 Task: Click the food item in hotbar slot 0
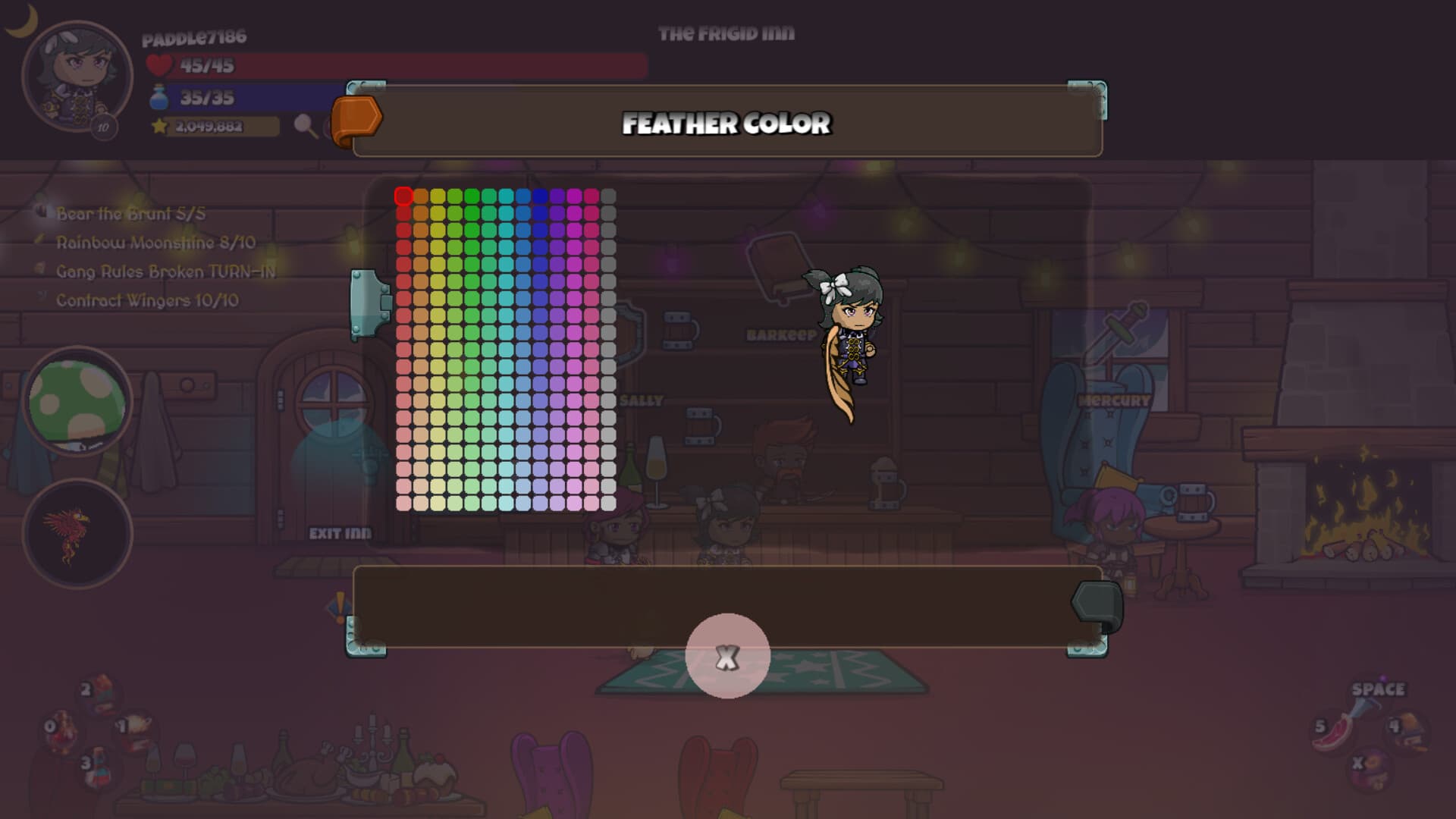click(x=61, y=729)
